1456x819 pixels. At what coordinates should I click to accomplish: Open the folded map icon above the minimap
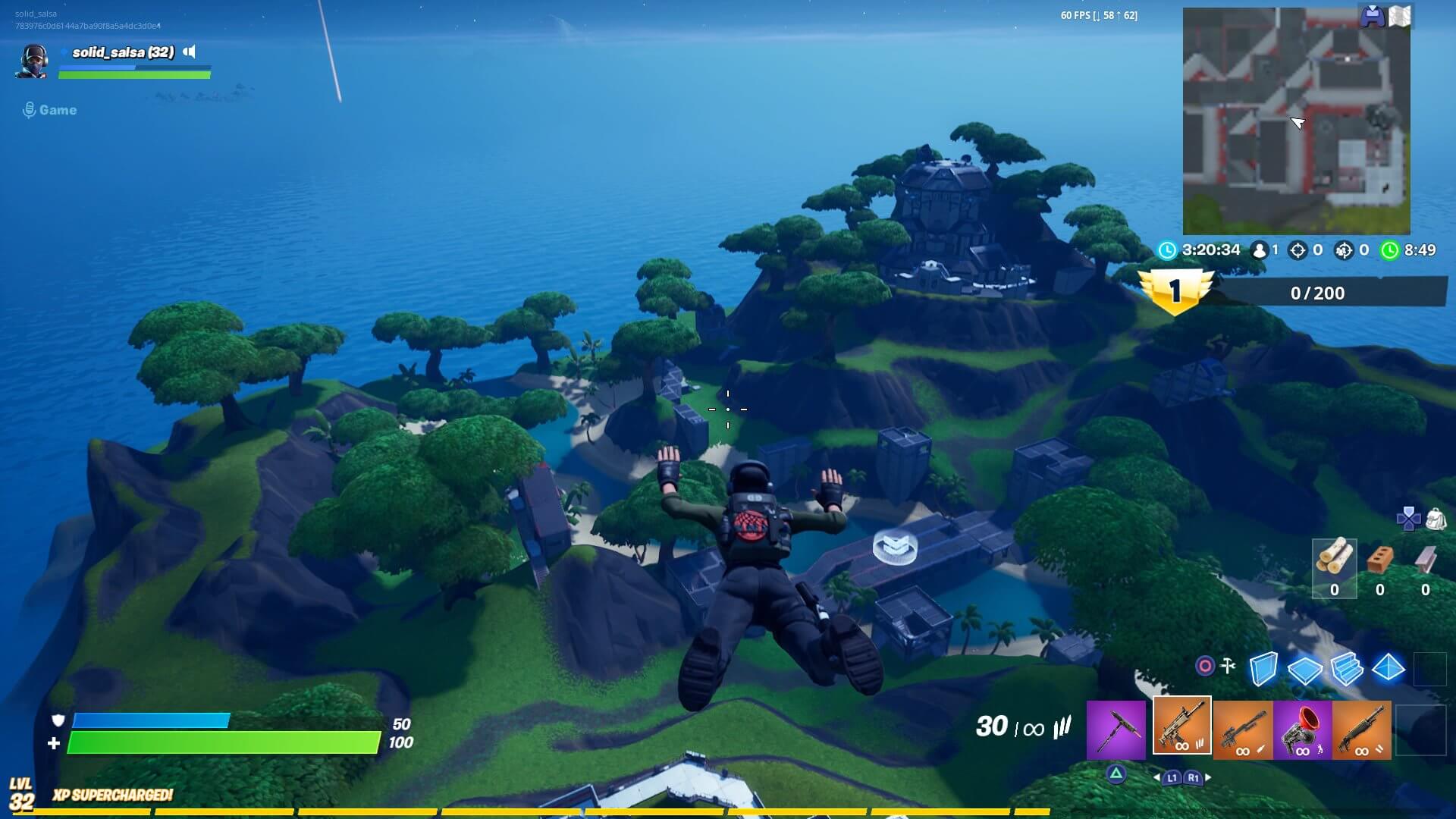1400,17
